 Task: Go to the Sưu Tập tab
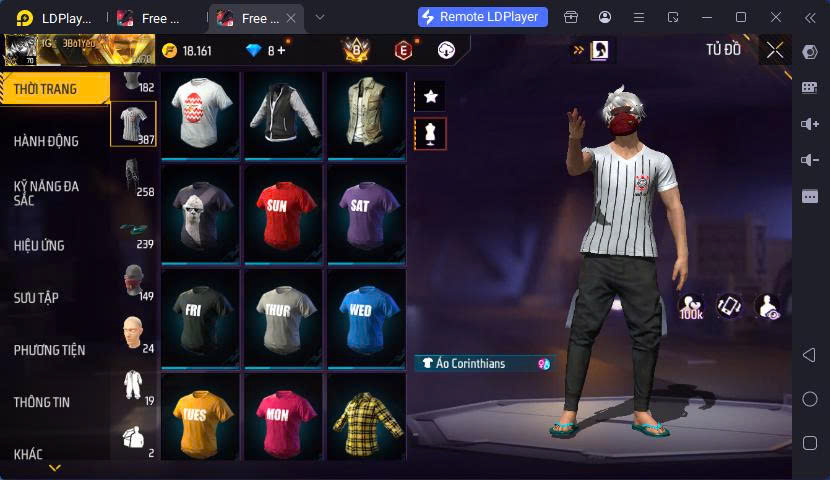(36, 298)
